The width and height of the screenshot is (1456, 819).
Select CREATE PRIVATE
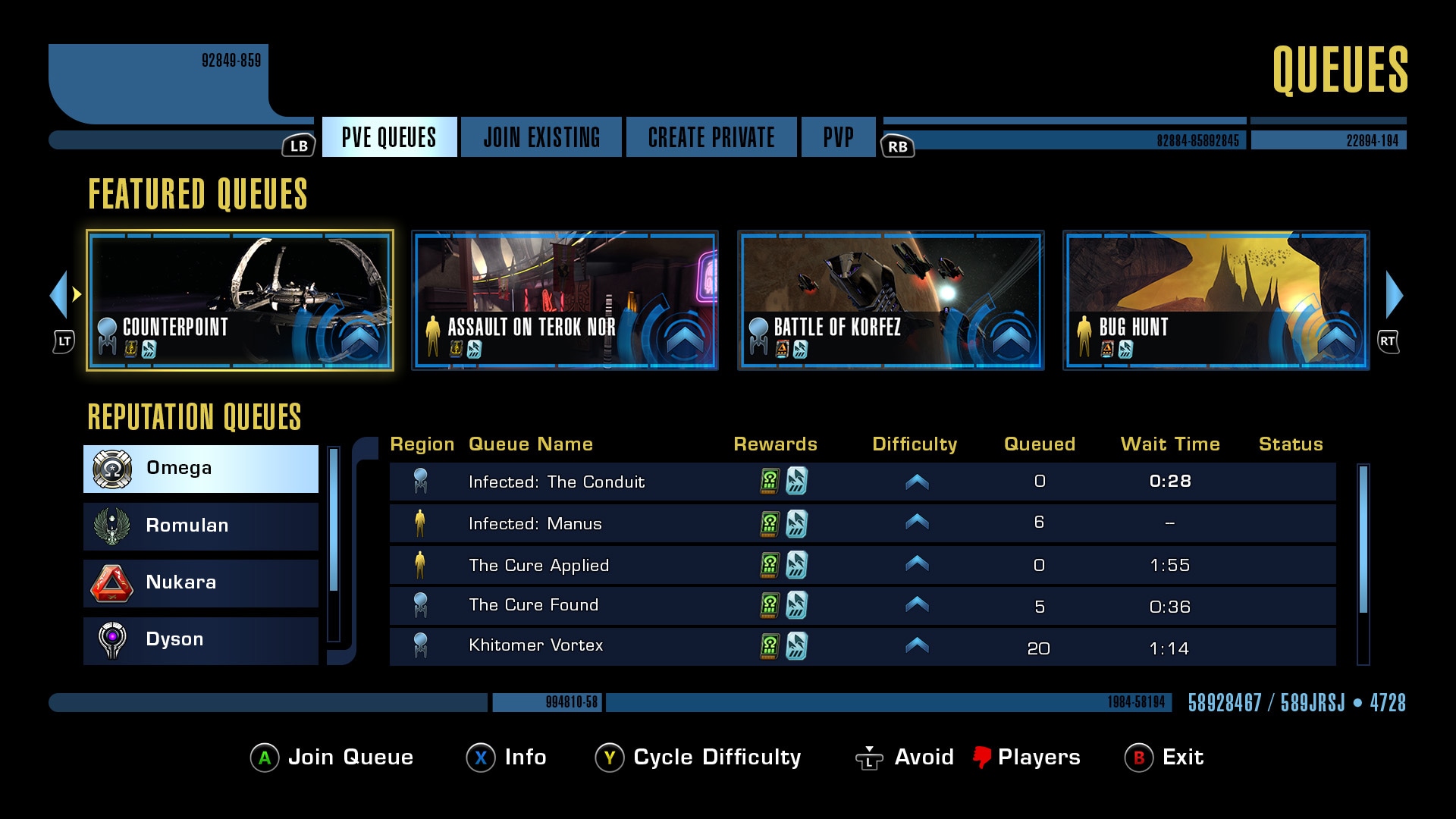[711, 137]
